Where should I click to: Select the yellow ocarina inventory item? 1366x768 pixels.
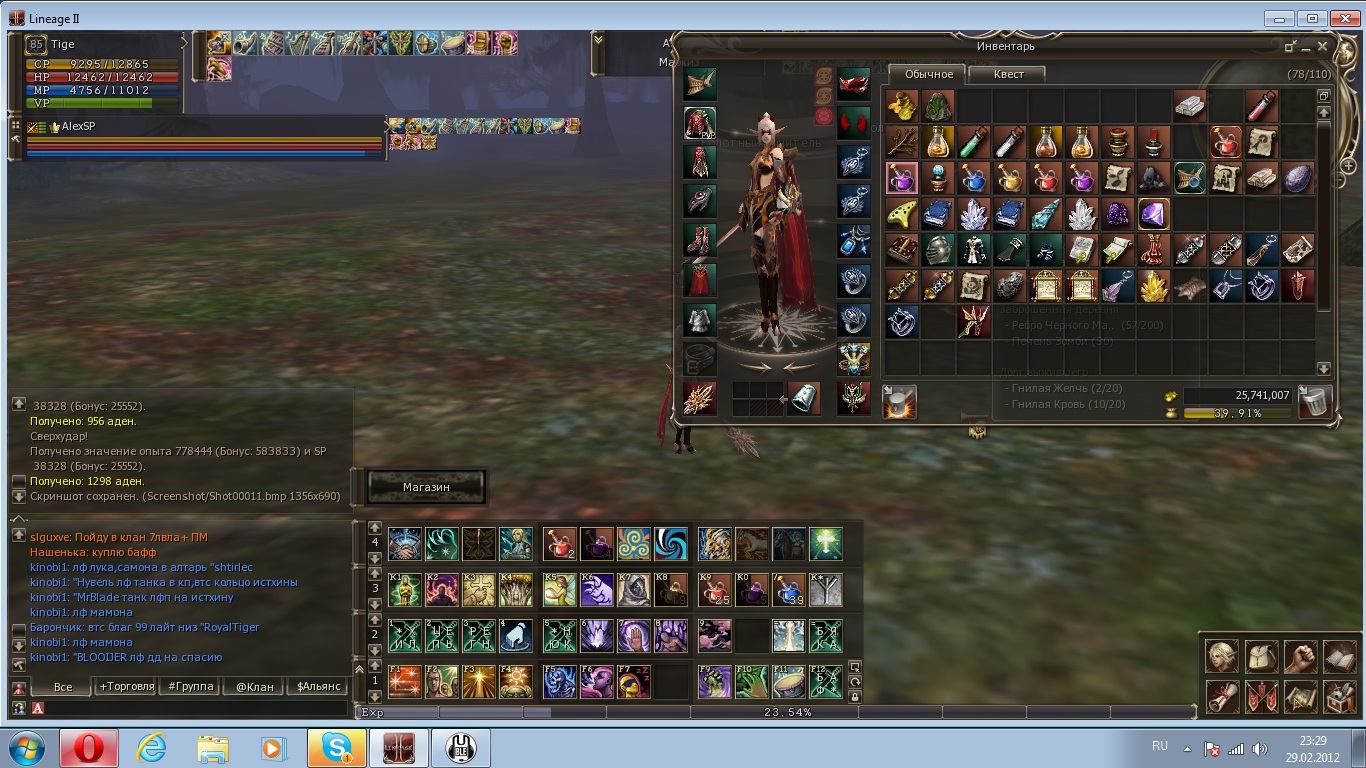tap(901, 214)
